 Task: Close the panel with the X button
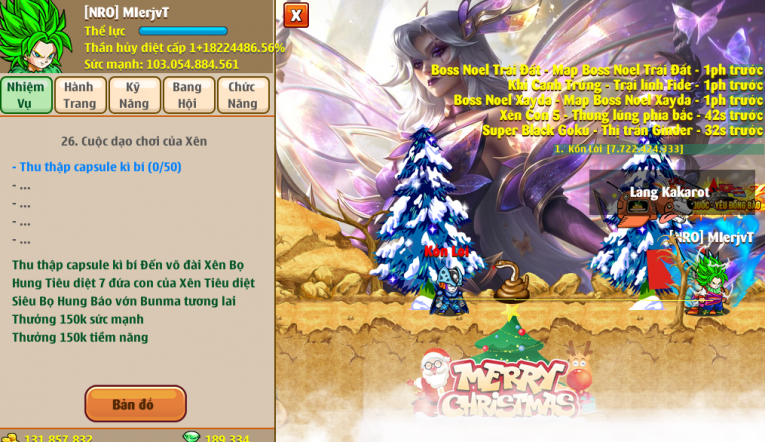[296, 15]
